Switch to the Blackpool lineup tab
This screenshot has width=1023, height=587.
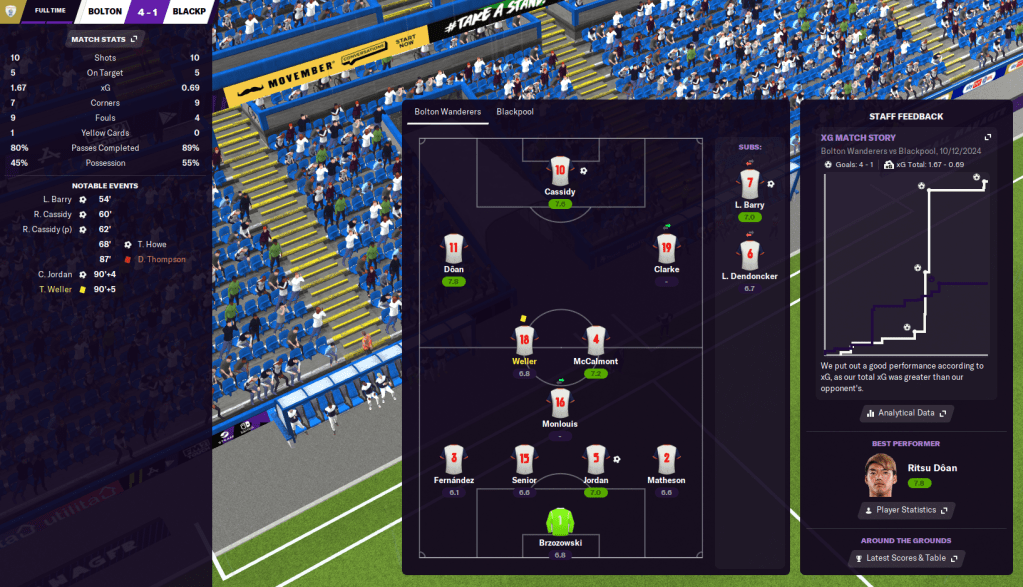pos(514,112)
